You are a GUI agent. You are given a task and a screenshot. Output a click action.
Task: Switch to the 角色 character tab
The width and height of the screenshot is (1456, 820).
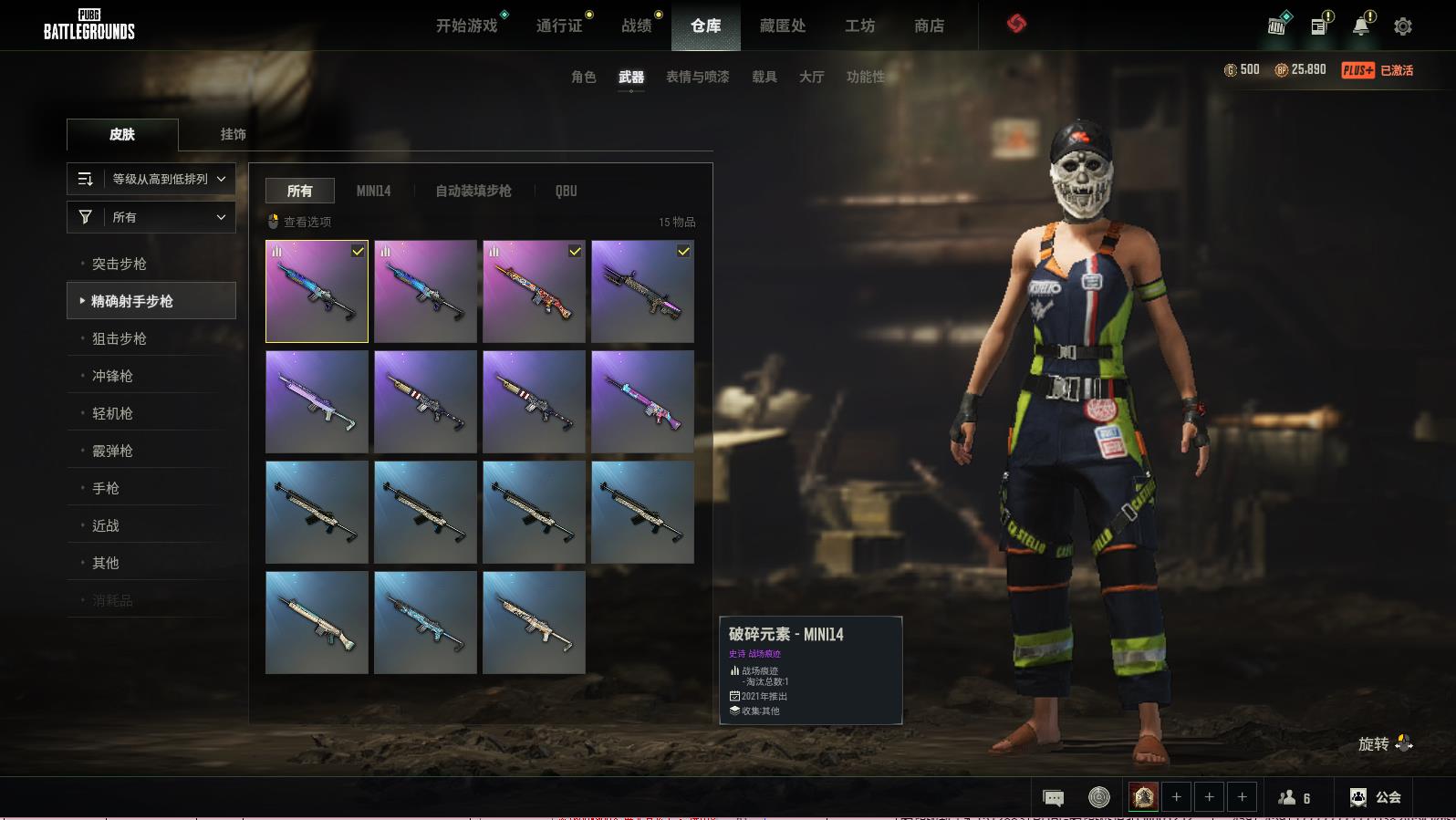pos(584,77)
